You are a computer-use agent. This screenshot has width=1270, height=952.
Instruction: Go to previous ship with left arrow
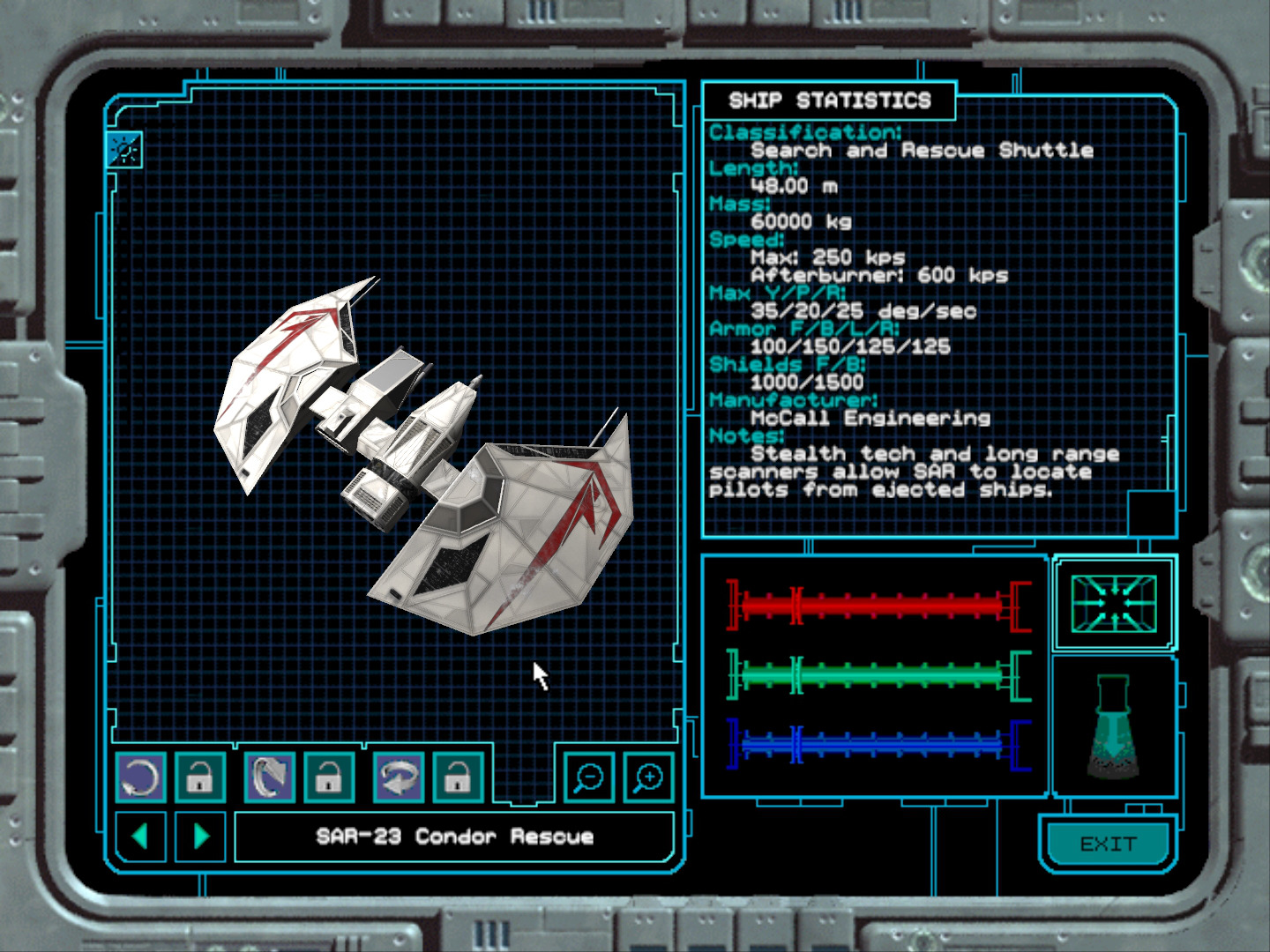pyautogui.click(x=140, y=836)
